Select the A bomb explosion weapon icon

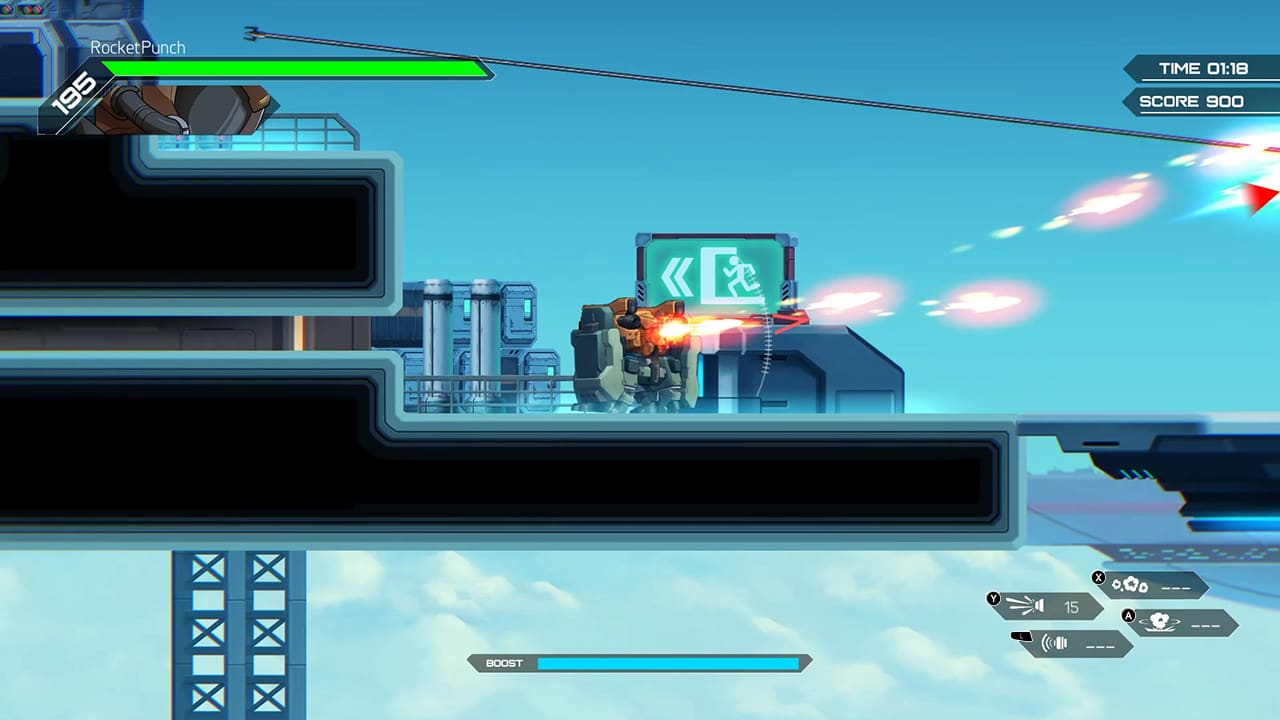click(1159, 623)
